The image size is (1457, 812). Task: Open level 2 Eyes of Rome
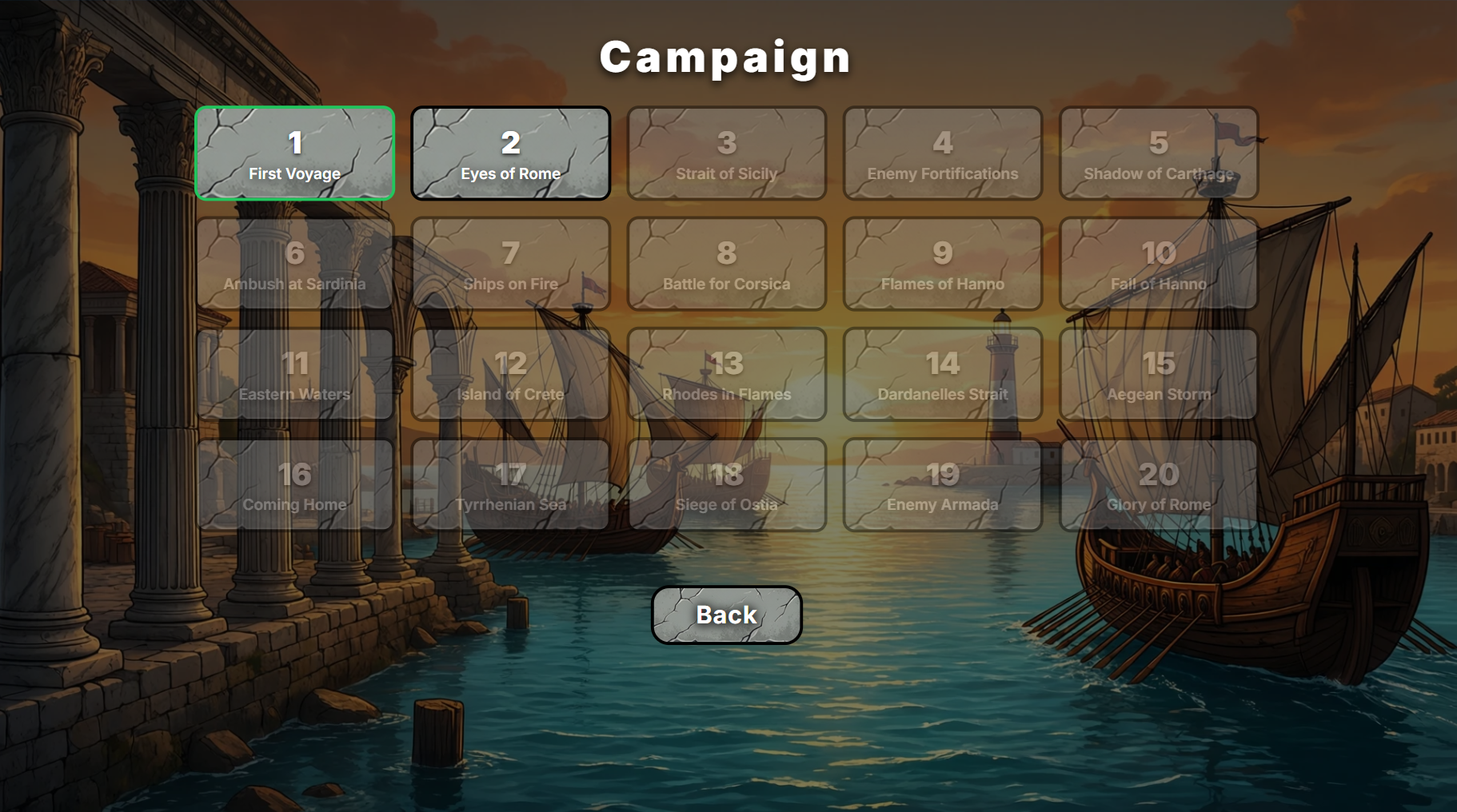click(511, 153)
